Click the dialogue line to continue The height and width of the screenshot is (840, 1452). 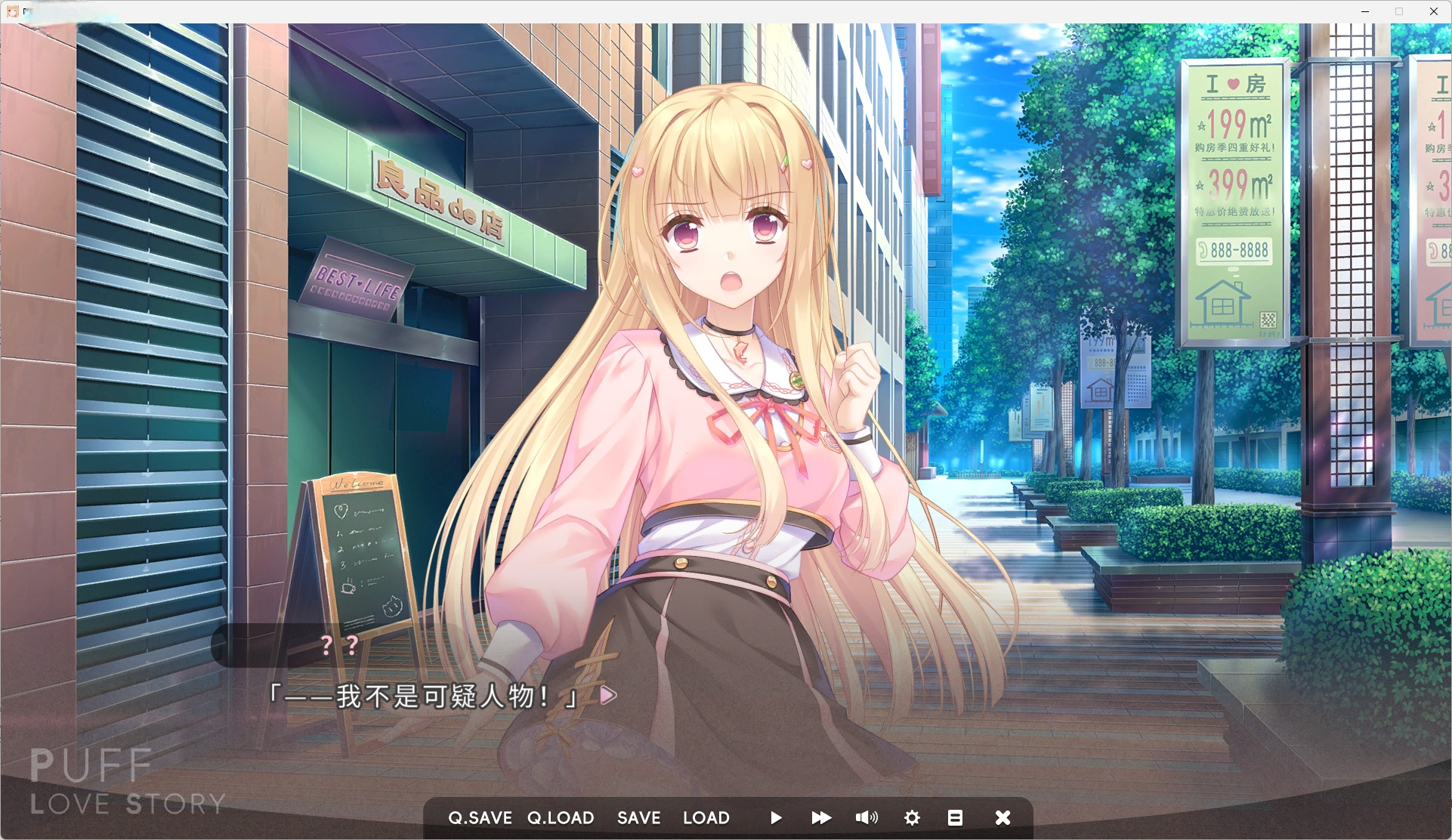pos(423,695)
